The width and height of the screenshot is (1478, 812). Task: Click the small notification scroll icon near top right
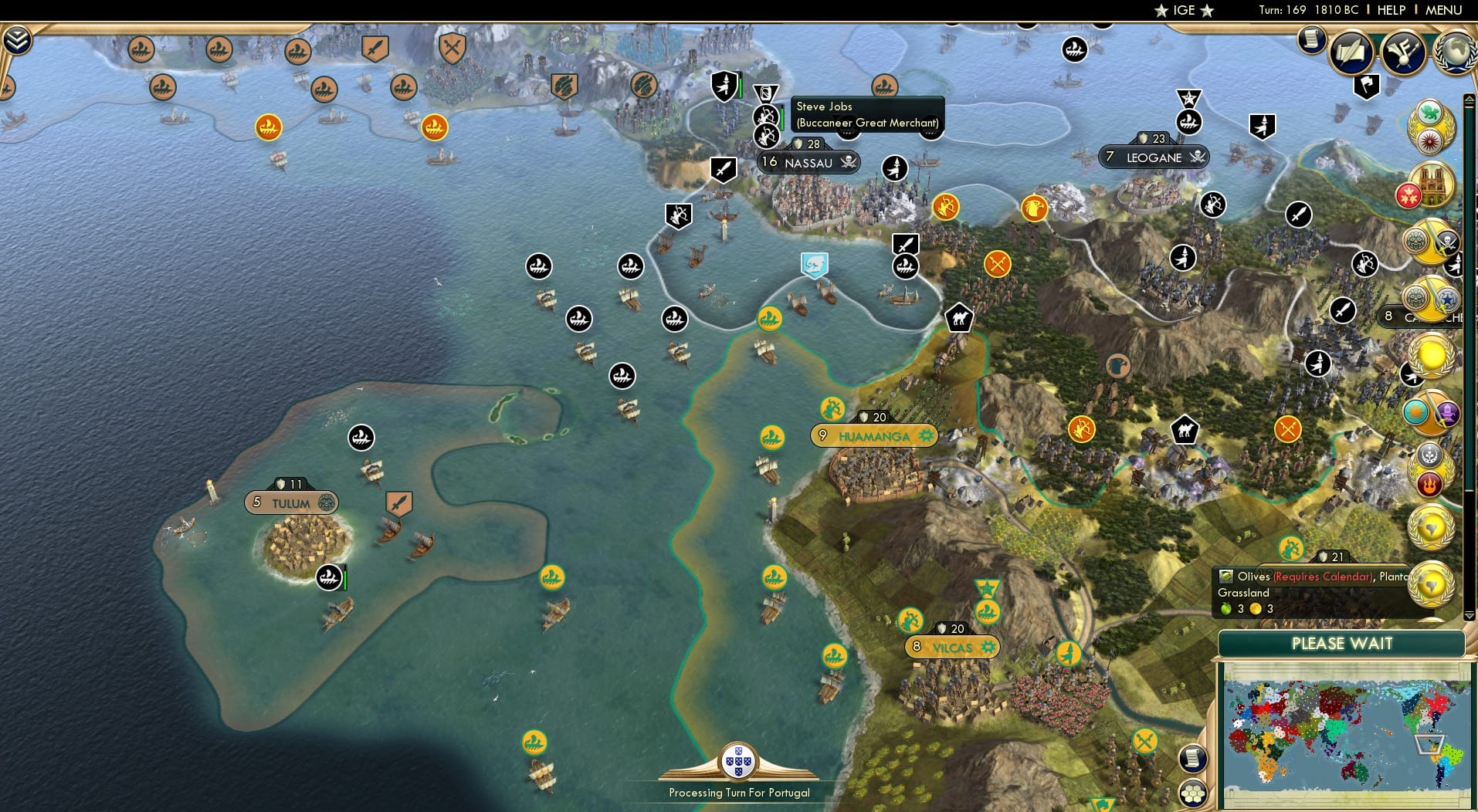tap(1311, 42)
